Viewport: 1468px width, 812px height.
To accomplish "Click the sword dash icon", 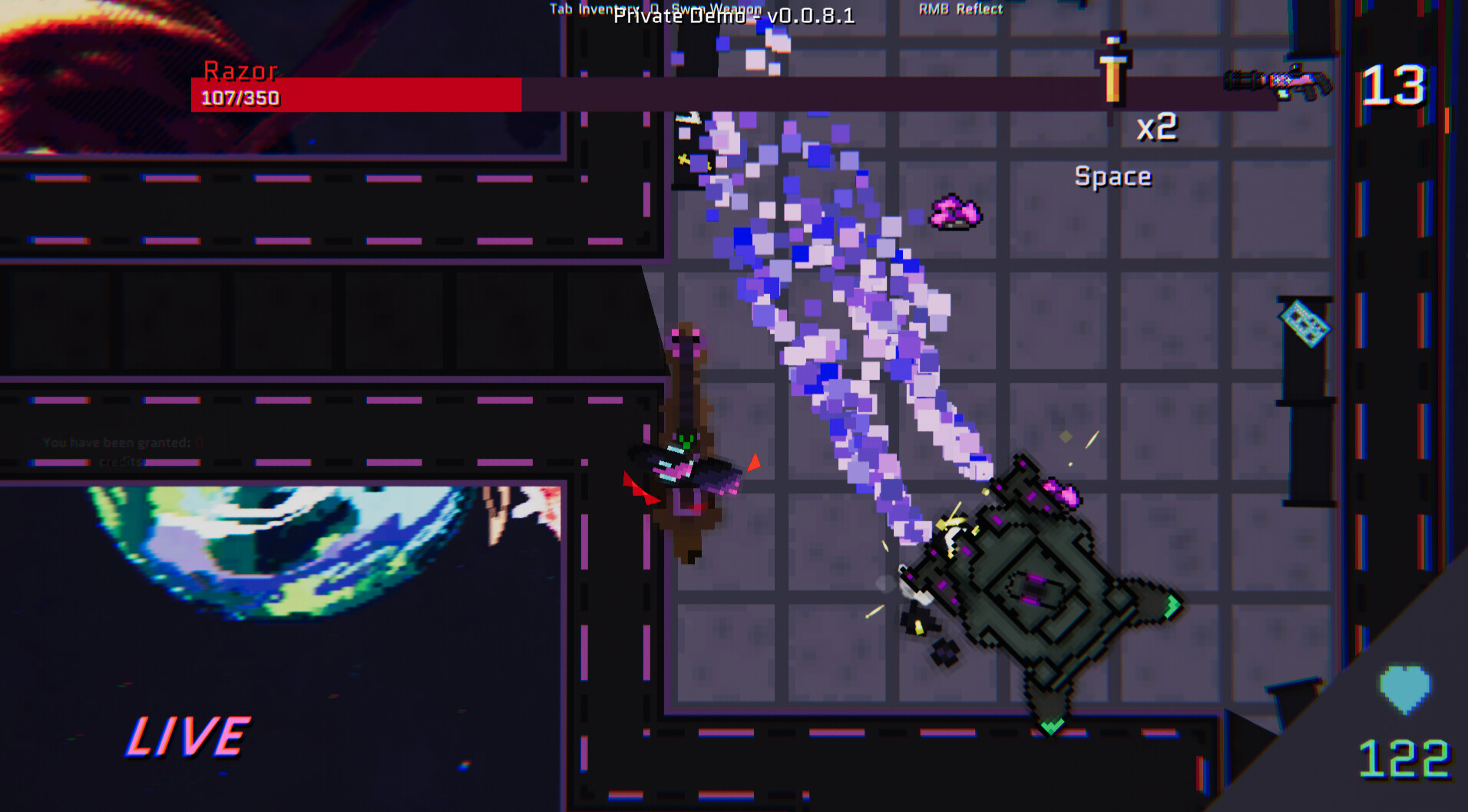I will (x=1113, y=73).
